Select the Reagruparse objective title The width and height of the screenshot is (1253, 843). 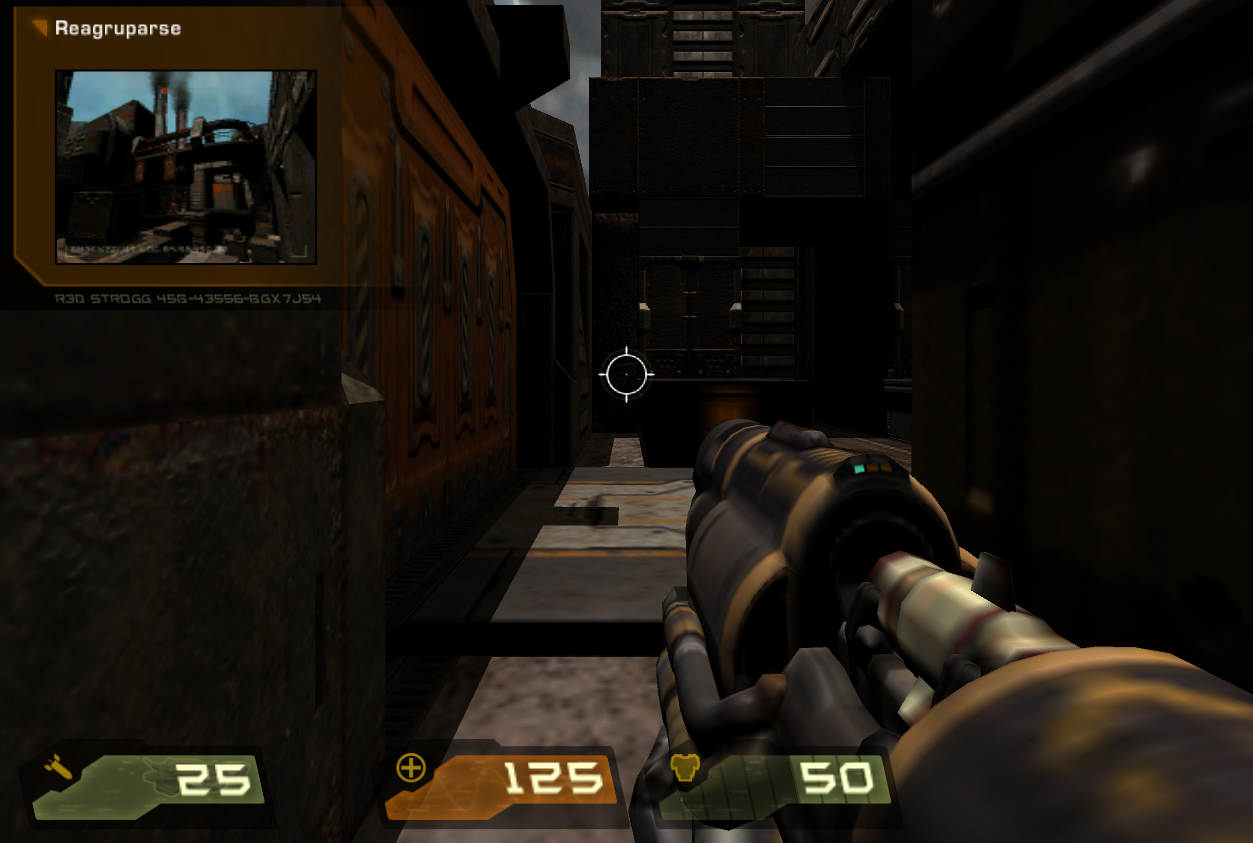118,28
